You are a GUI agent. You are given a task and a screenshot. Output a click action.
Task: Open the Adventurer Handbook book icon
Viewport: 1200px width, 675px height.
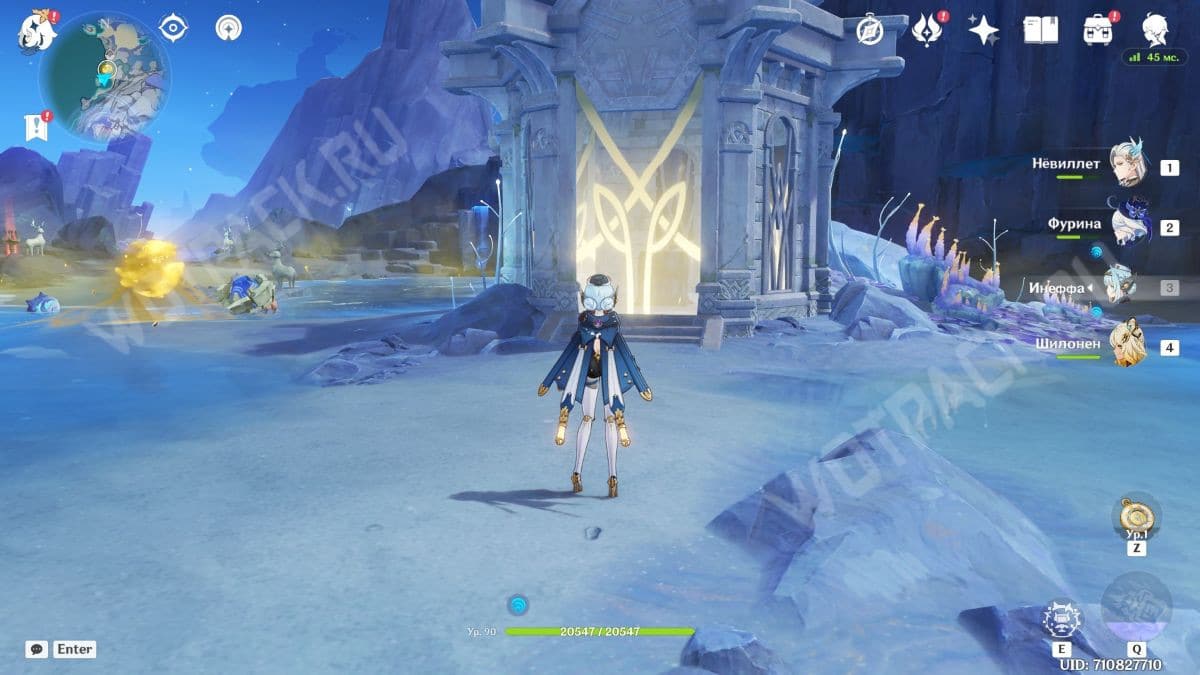(x=1040, y=30)
